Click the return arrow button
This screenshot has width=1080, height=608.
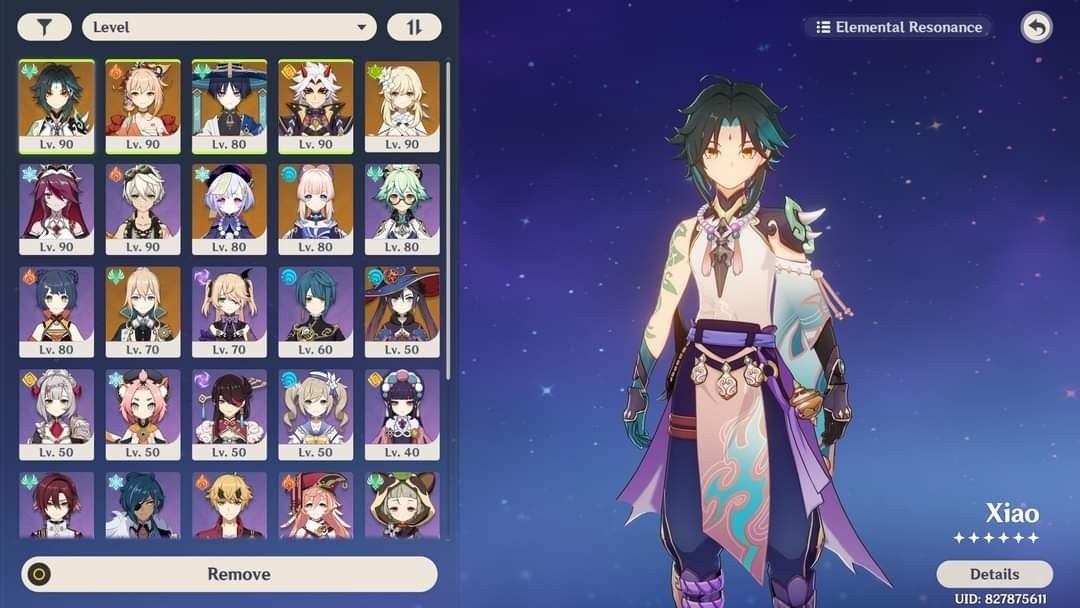pos(1036,27)
